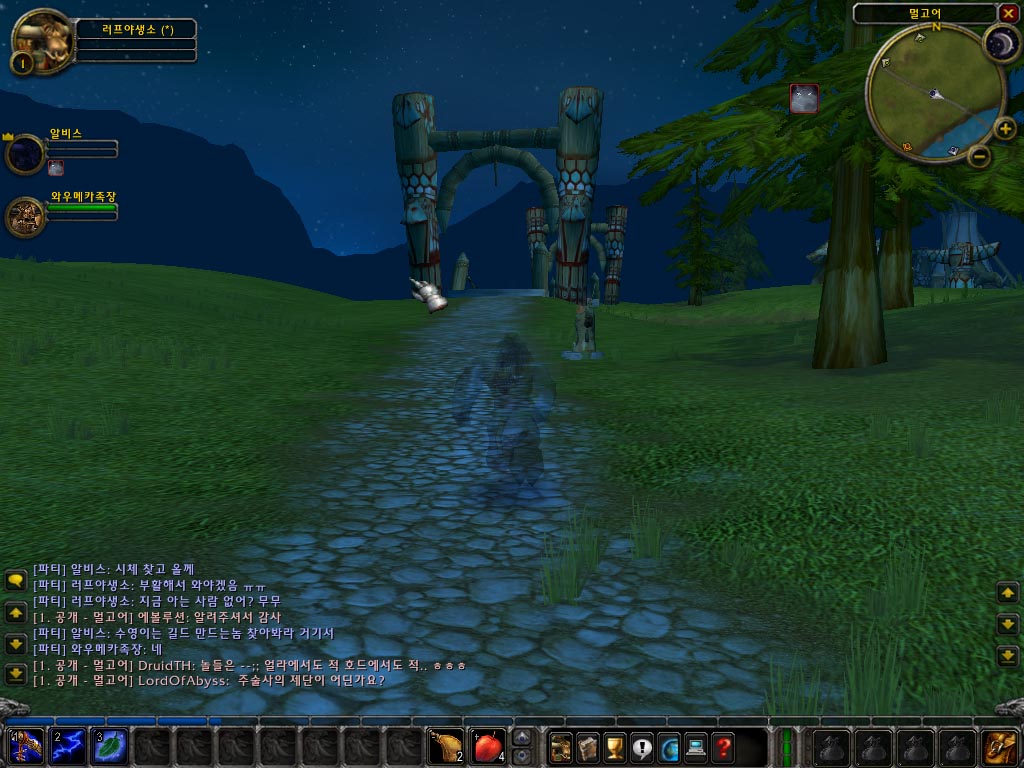Use the waterskin drink item
This screenshot has width=1024, height=768.
click(x=444, y=748)
